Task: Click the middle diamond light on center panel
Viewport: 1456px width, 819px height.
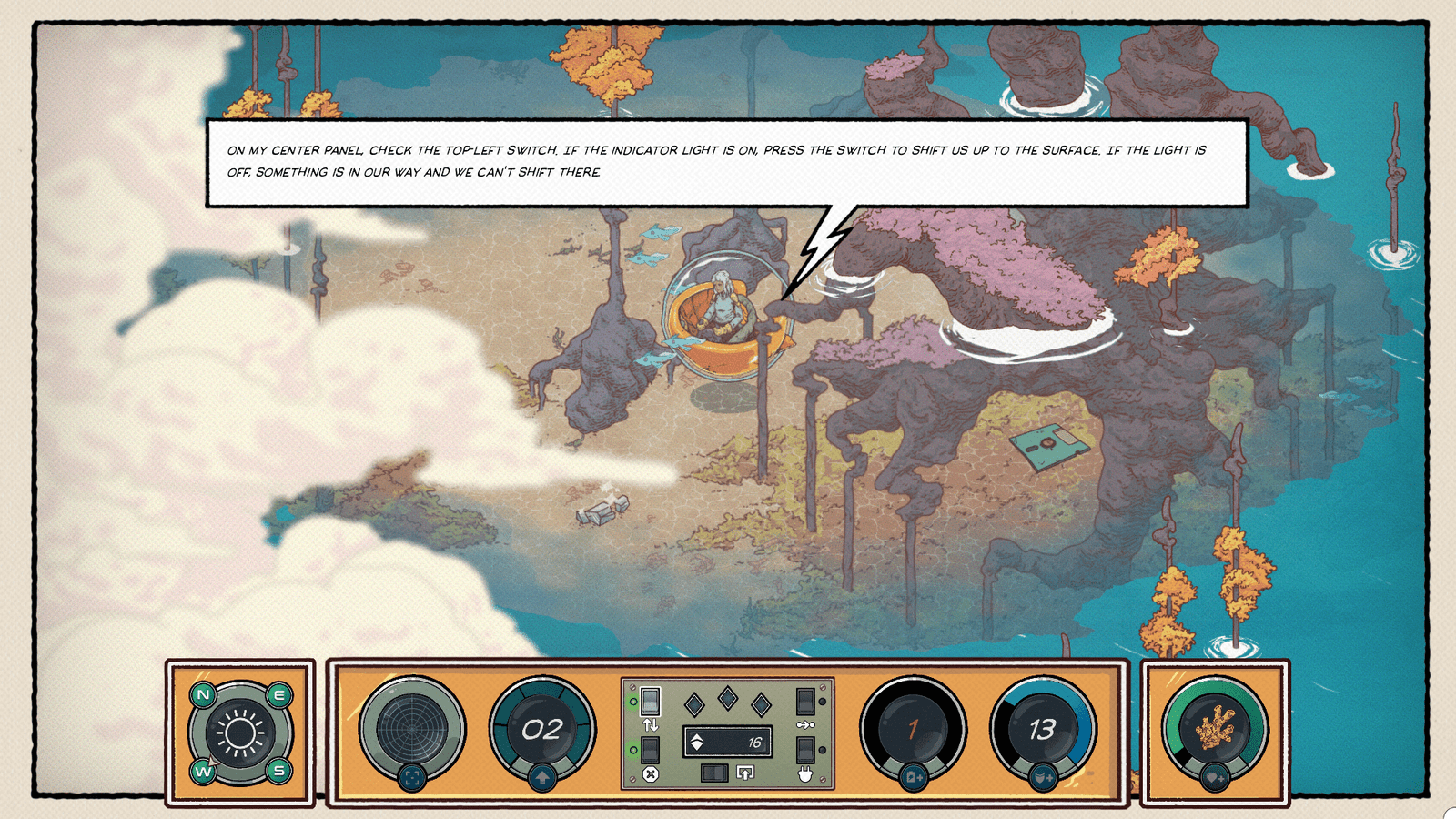Action: point(728,698)
